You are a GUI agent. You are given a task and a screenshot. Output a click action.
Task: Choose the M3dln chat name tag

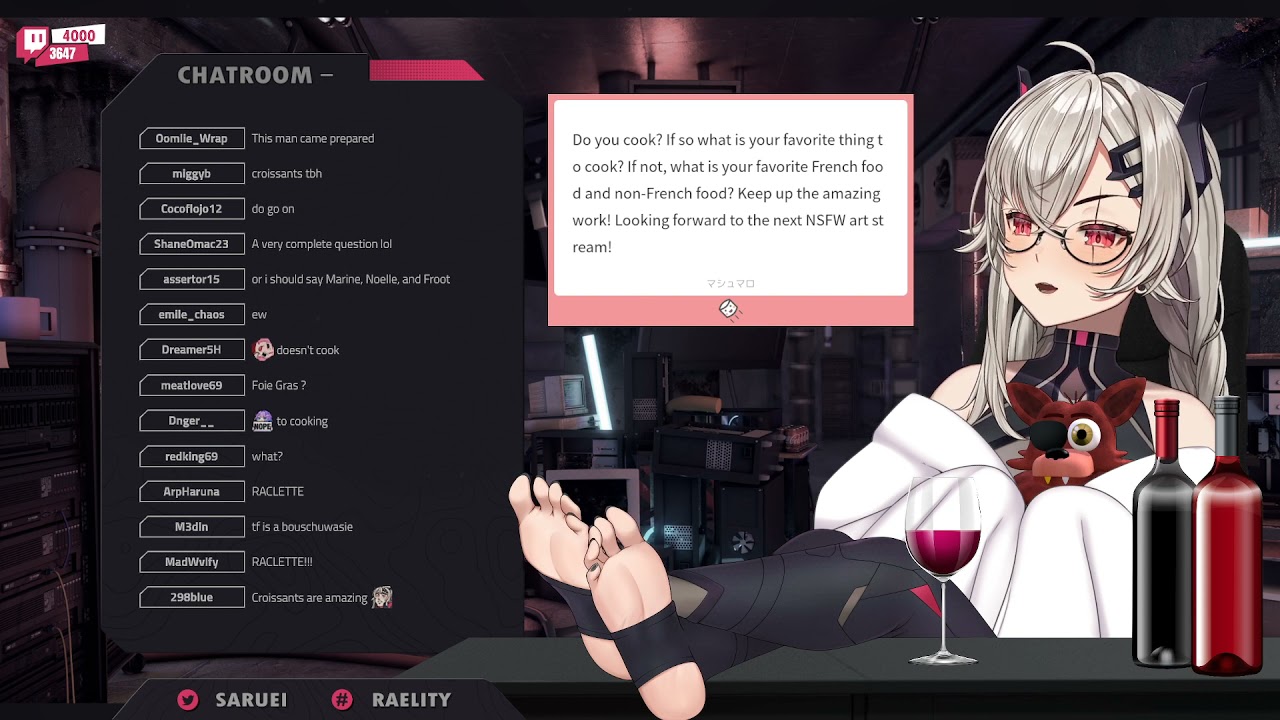point(191,527)
